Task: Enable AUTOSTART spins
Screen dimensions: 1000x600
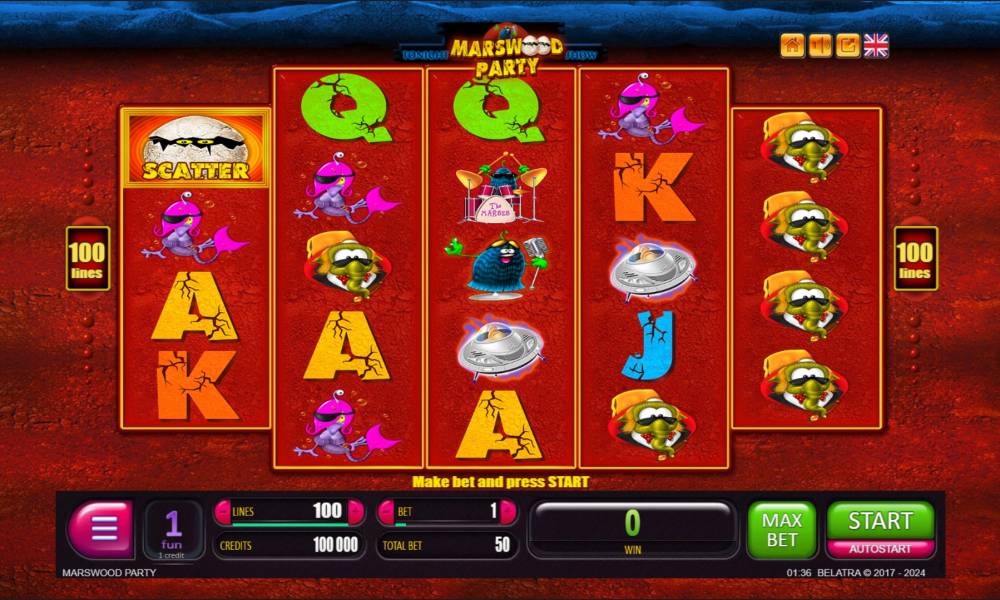Action: [x=880, y=549]
